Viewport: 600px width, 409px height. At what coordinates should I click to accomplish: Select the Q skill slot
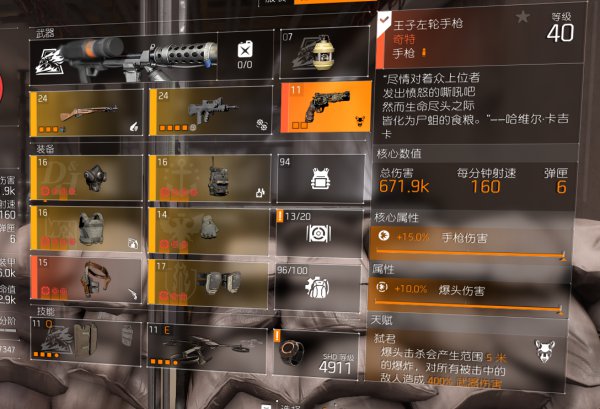tap(88, 343)
